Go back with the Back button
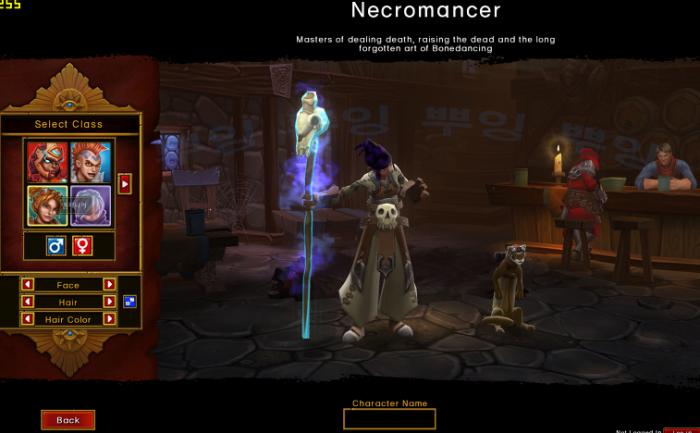This screenshot has width=700, height=433. pyautogui.click(x=68, y=420)
